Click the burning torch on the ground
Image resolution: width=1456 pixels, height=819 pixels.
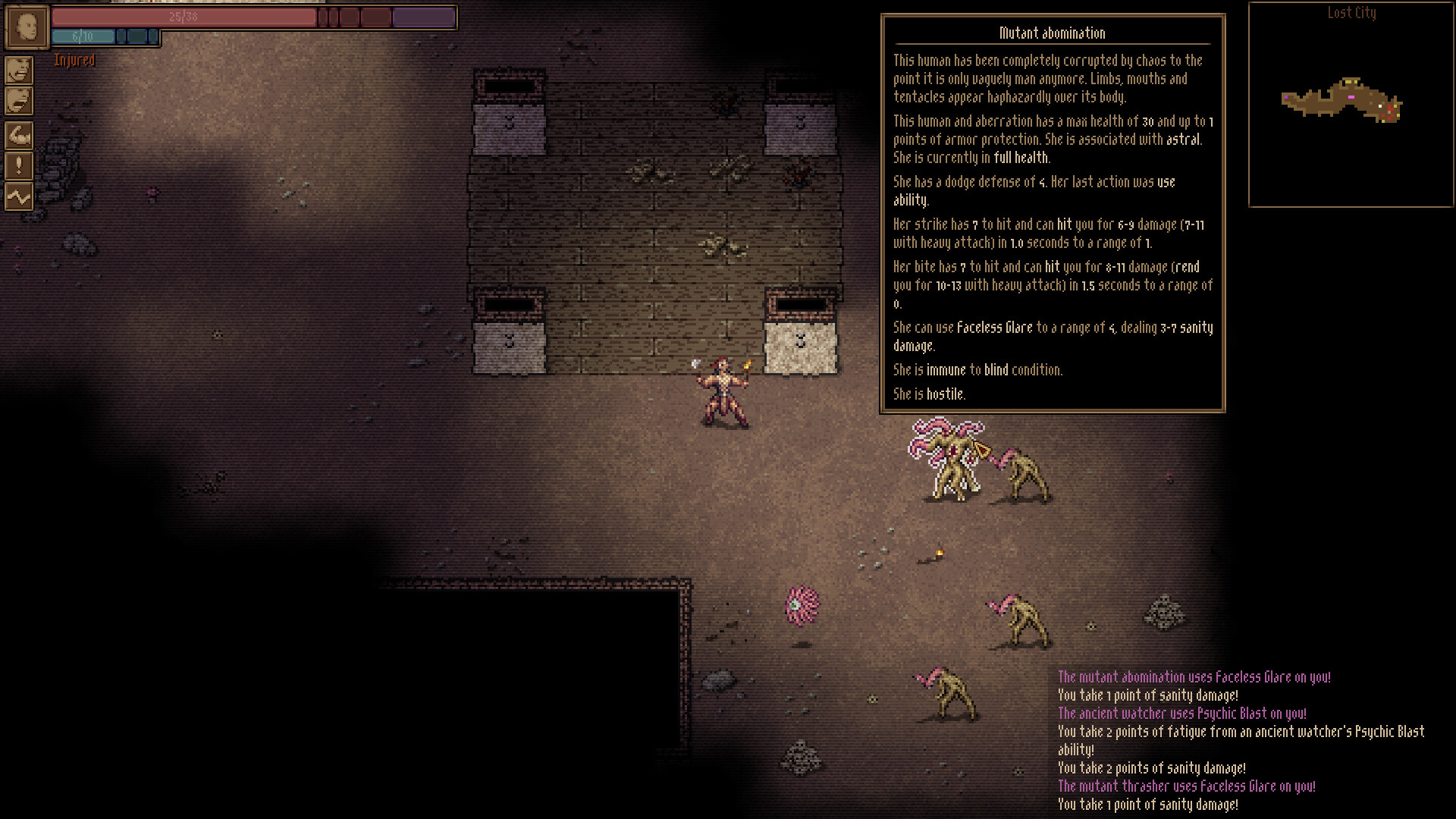coord(938,554)
